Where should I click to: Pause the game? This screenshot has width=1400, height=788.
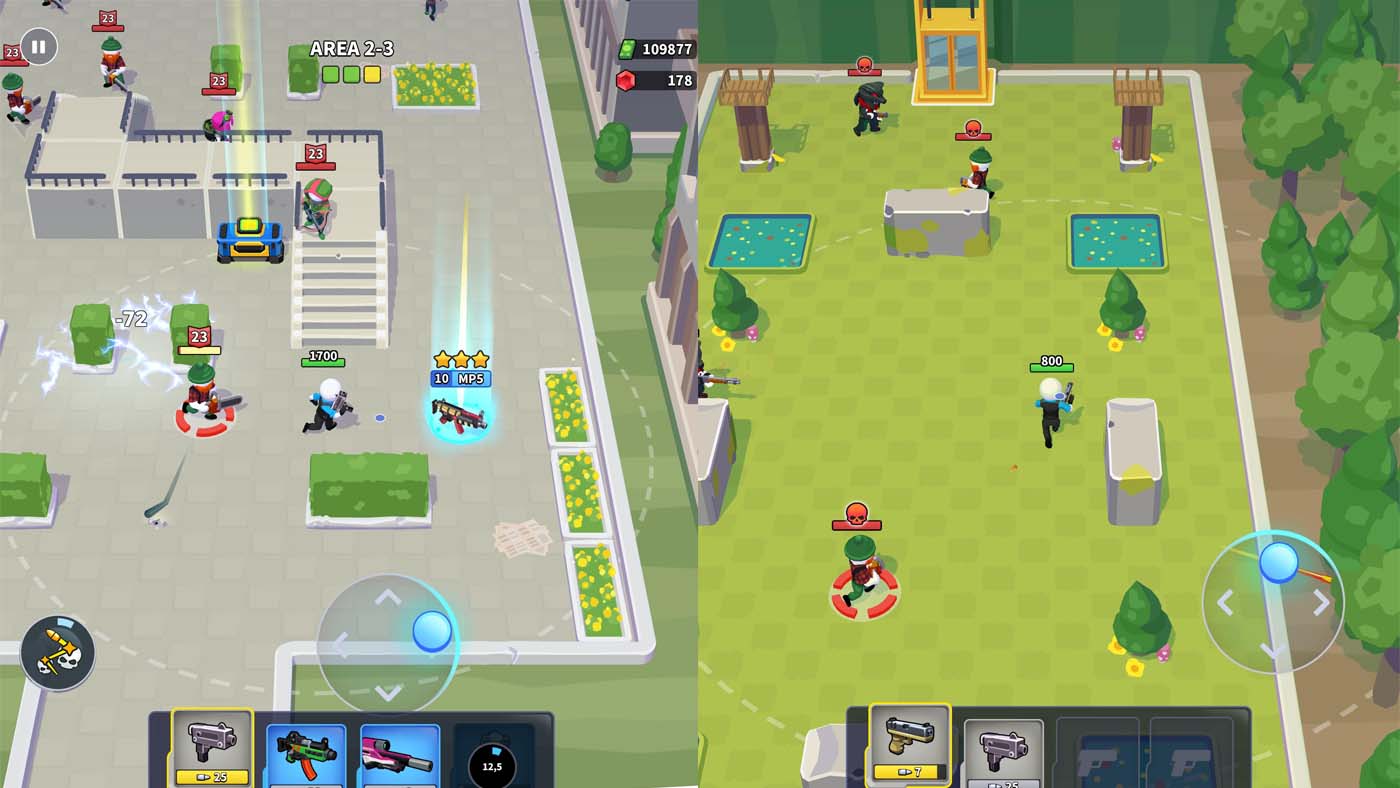click(39, 46)
